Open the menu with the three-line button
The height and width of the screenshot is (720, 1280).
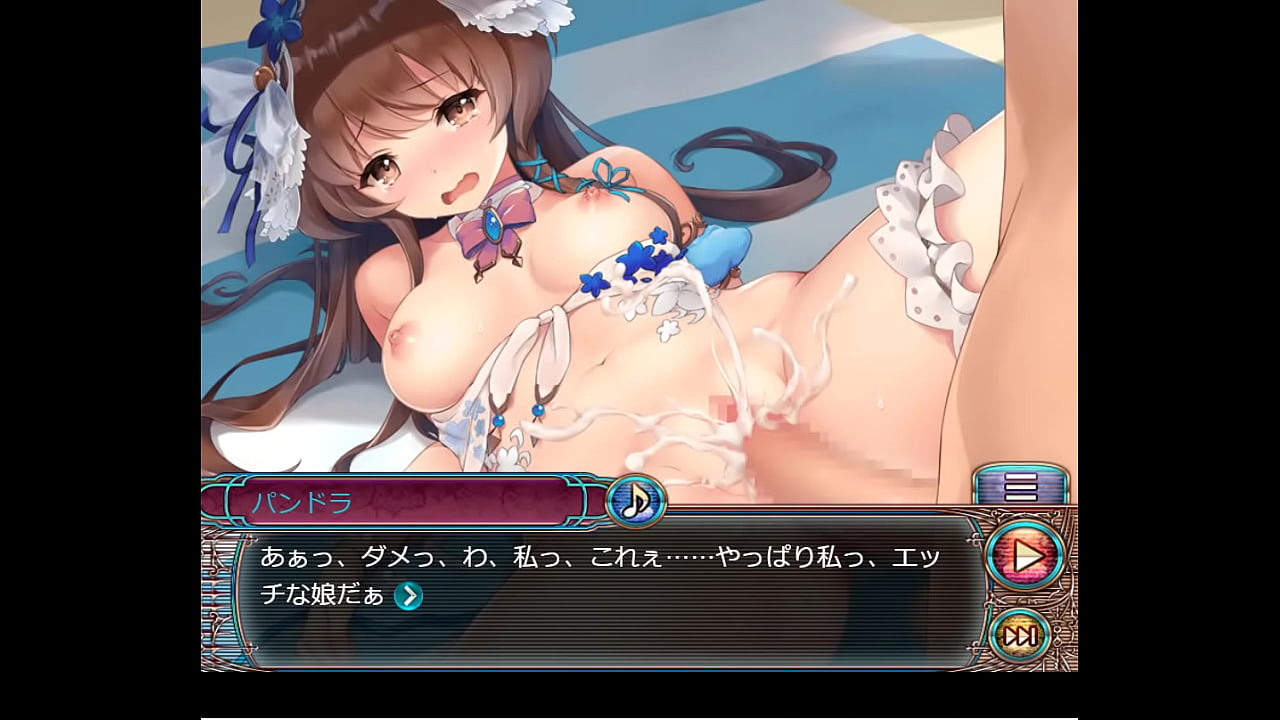(1021, 487)
